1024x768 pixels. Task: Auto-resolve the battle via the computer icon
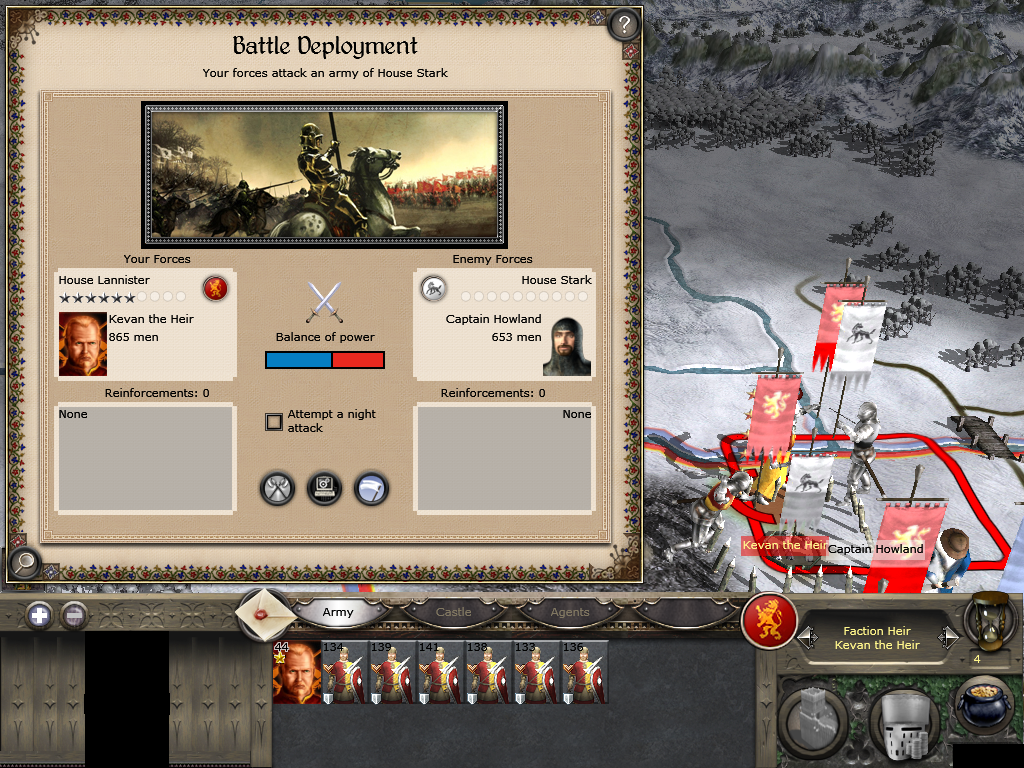(x=324, y=489)
